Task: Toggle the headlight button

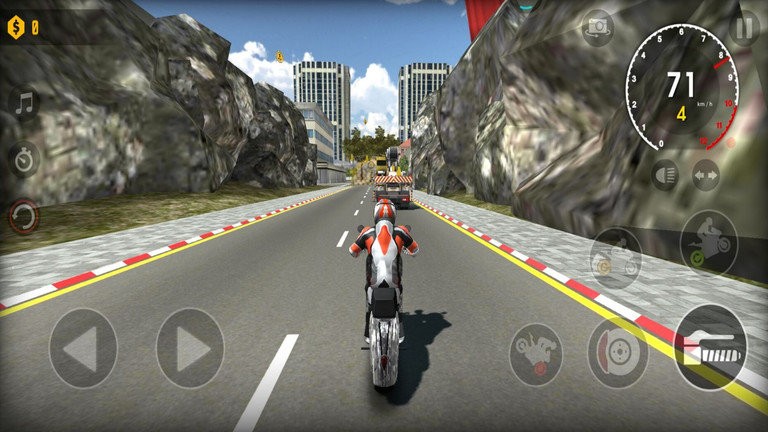Action: point(663,175)
